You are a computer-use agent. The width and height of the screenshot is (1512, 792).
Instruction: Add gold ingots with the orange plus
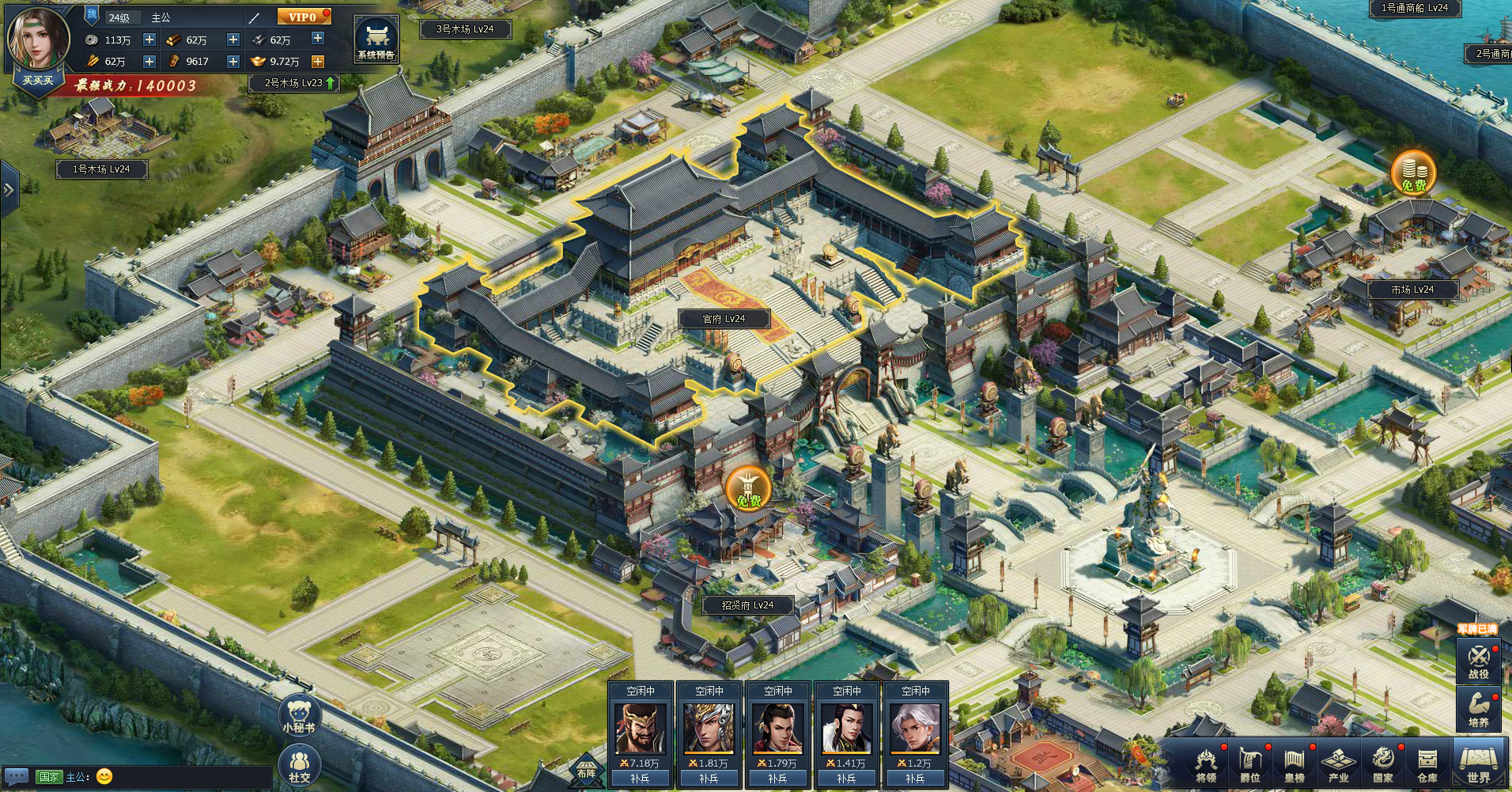pyautogui.click(x=318, y=61)
